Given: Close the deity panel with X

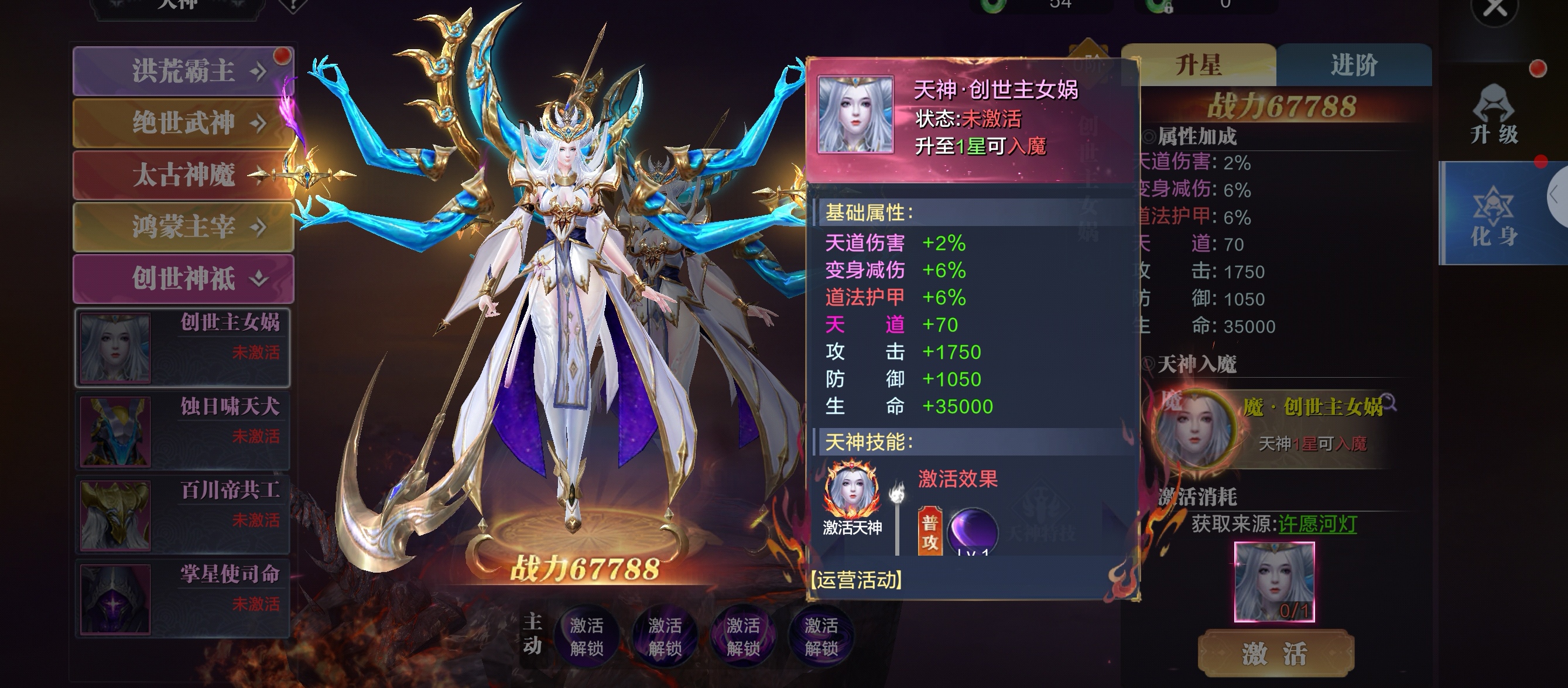Looking at the screenshot, I should (x=1494, y=10).
